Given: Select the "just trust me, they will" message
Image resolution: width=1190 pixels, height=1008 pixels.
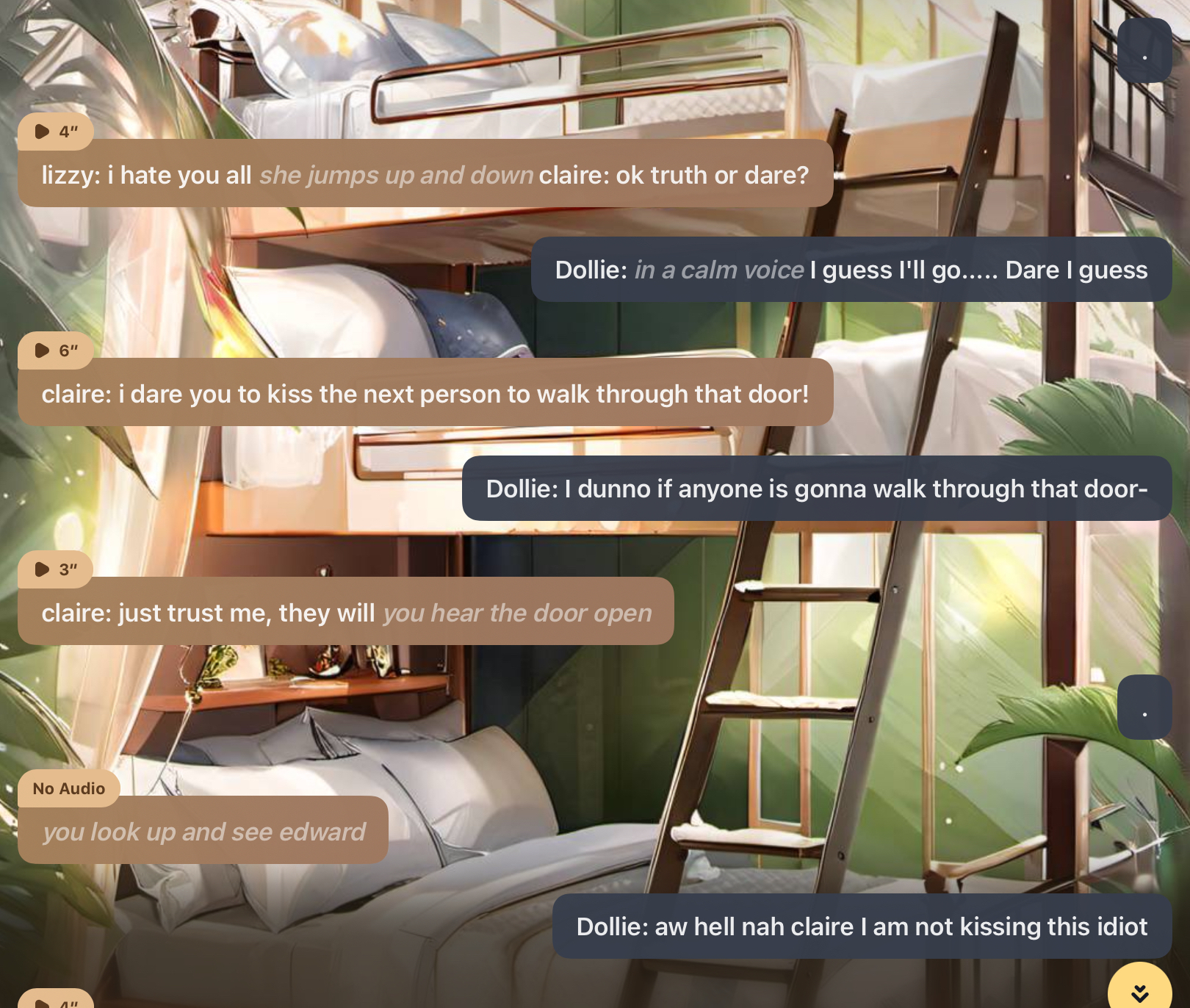Looking at the screenshot, I should 345,613.
